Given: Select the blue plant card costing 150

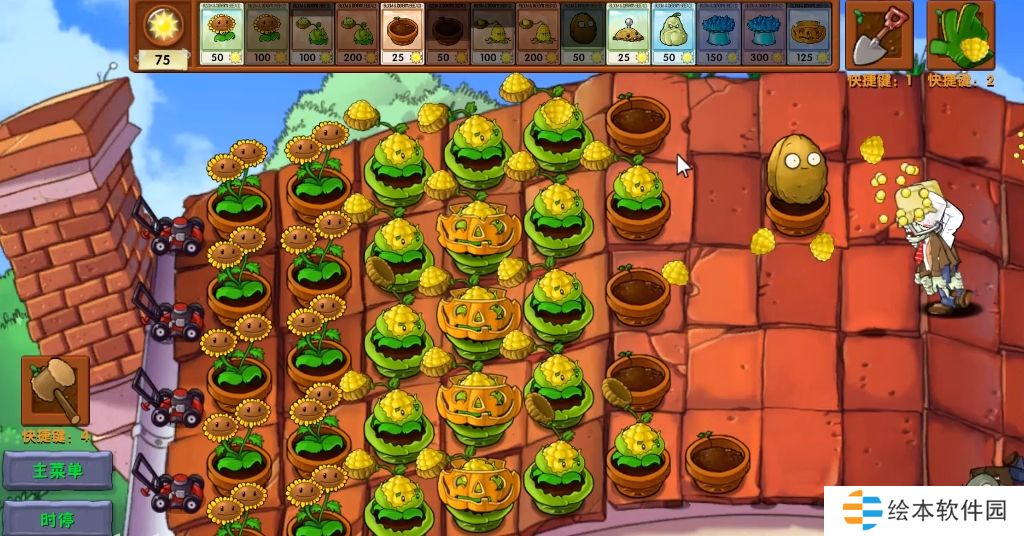Looking at the screenshot, I should click(x=719, y=34).
